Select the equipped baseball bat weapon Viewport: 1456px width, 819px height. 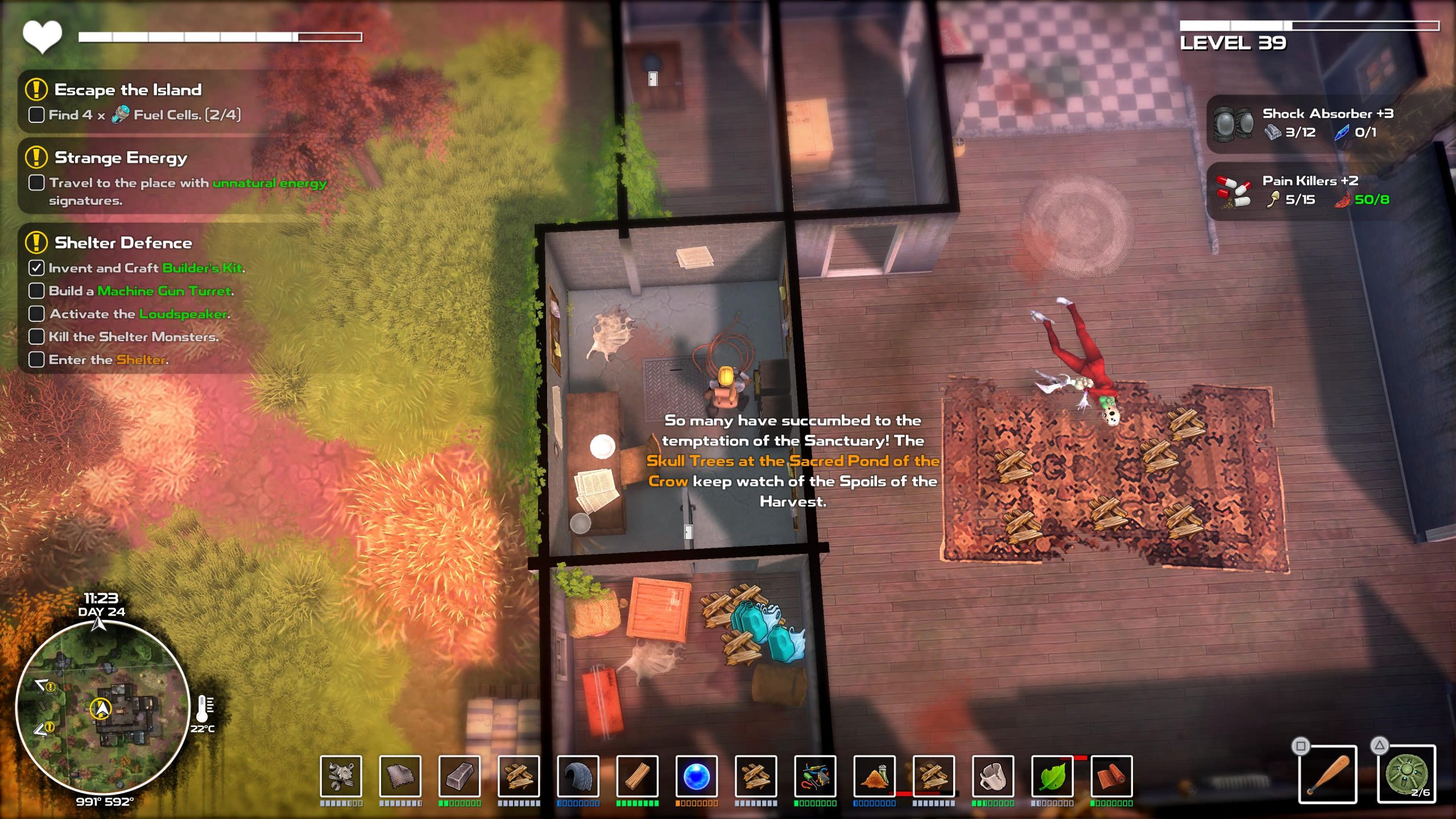click(1327, 775)
